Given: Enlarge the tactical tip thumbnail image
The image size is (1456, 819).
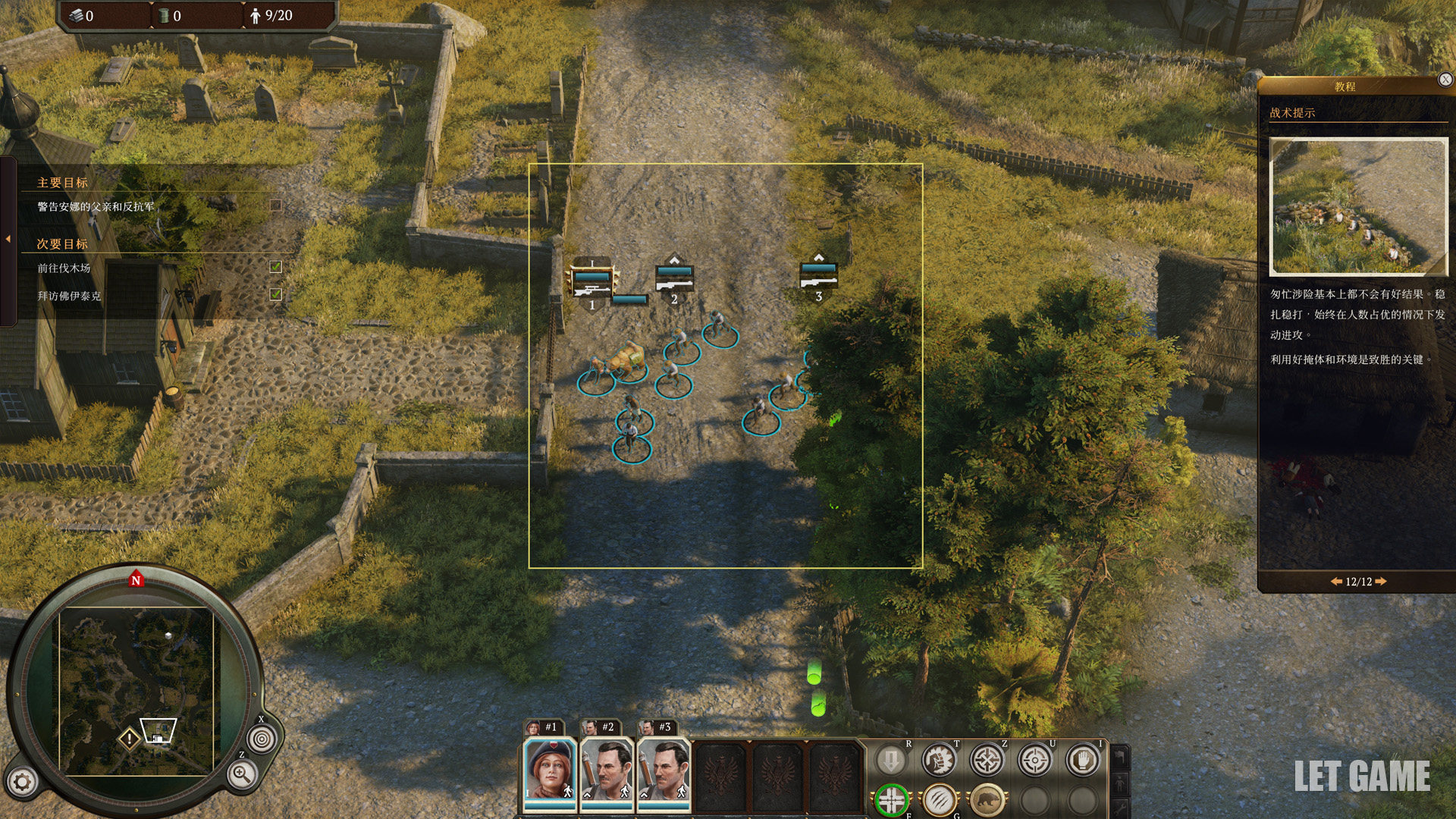Looking at the screenshot, I should point(1358,206).
